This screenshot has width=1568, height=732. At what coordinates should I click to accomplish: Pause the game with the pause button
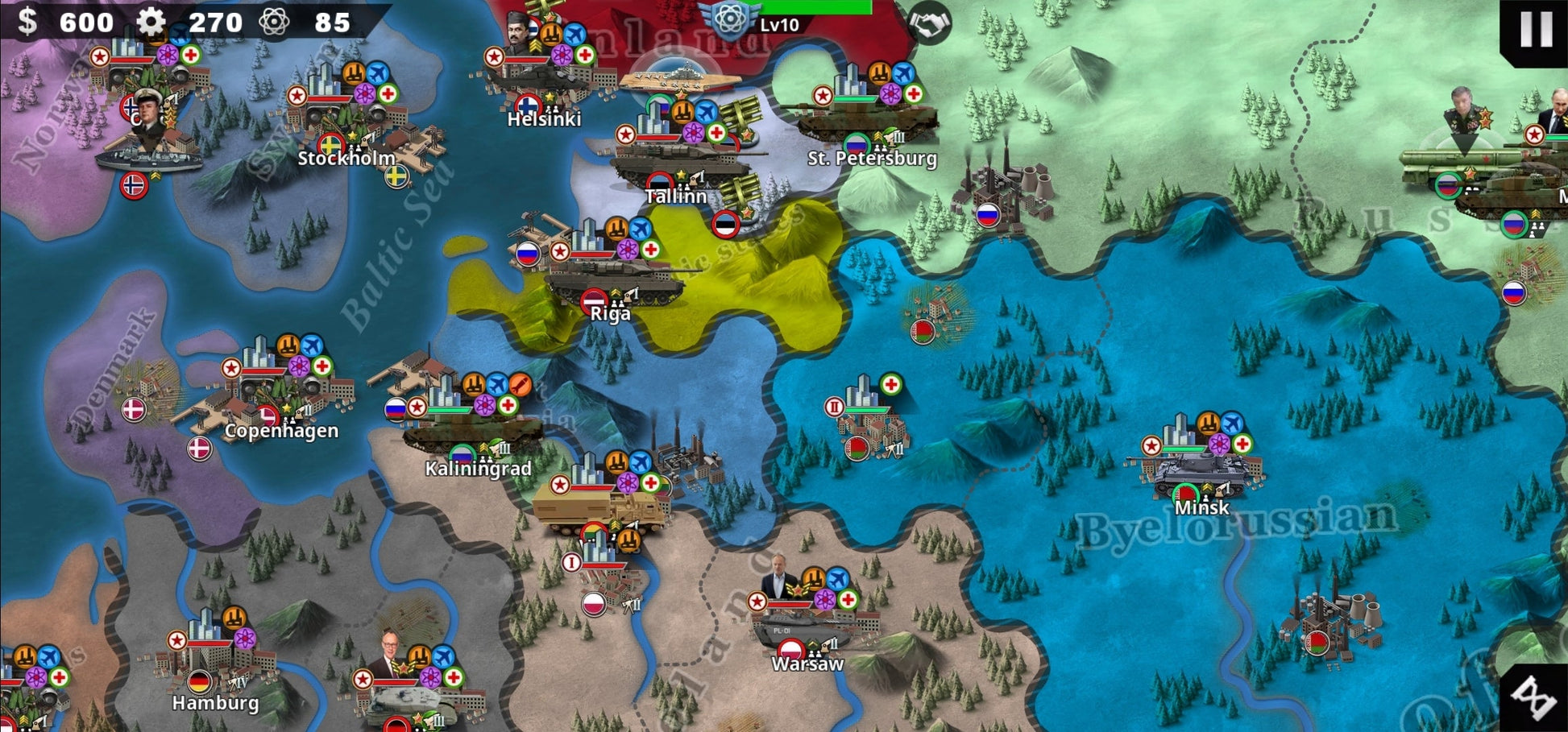click(x=1536, y=29)
